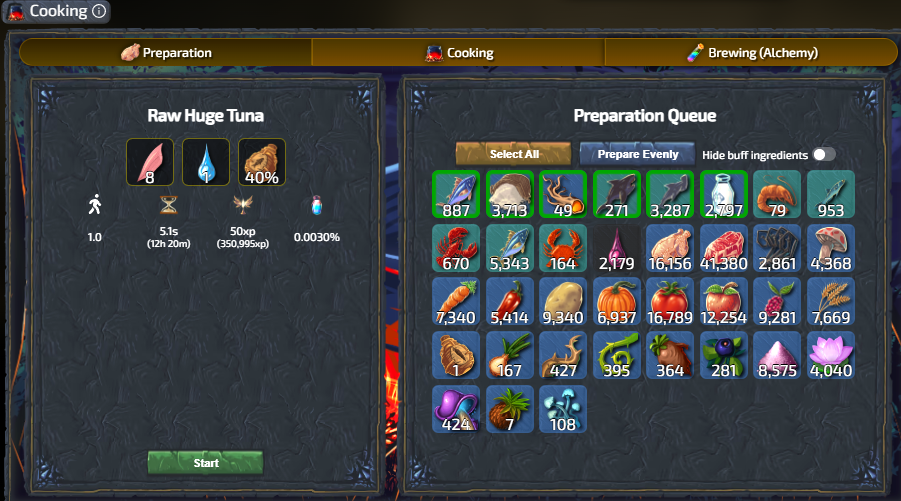Pick the pink lotus flower slot
This screenshot has width=901, height=501.
click(x=831, y=356)
